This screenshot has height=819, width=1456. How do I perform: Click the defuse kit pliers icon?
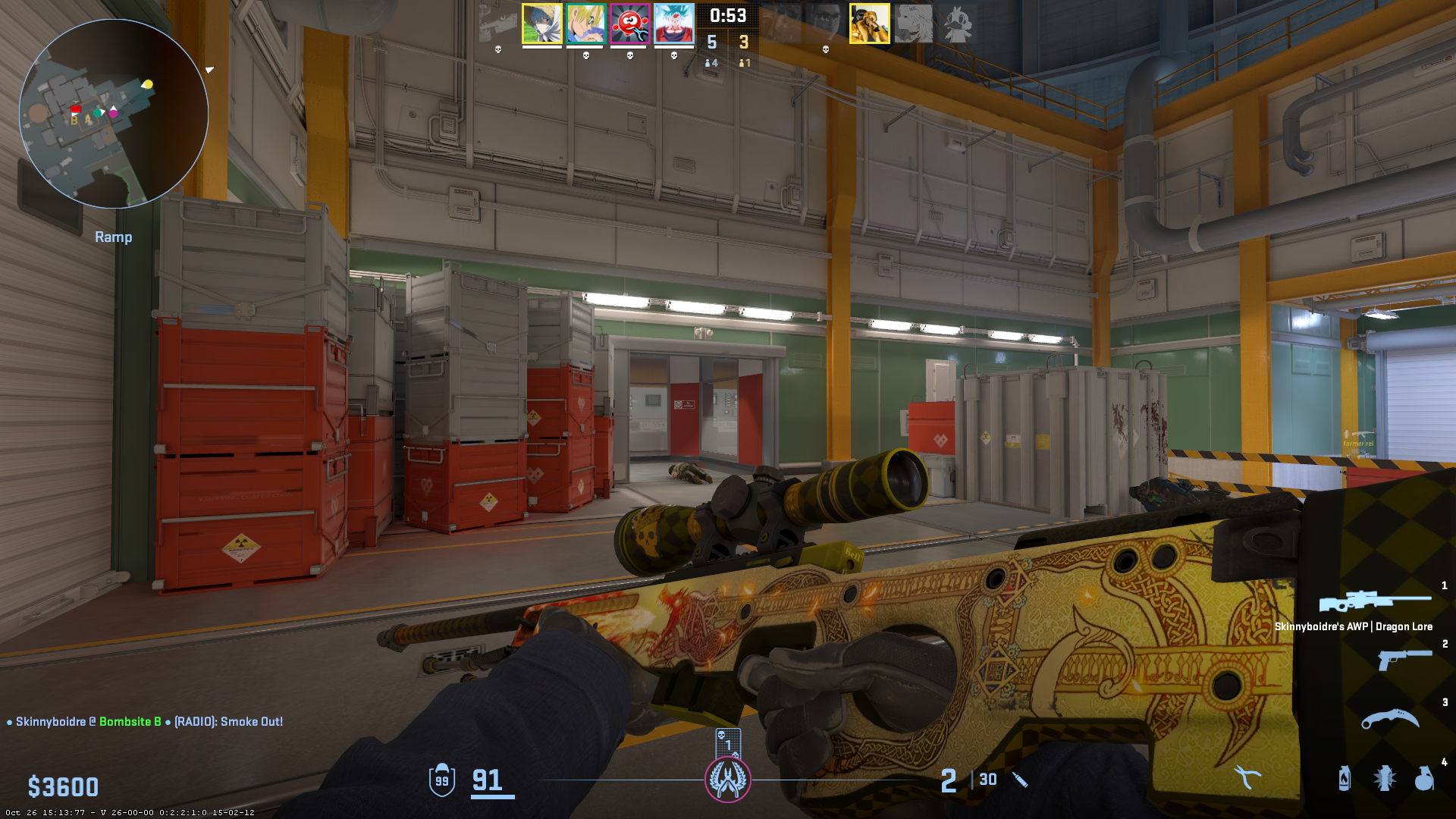tap(1246, 777)
